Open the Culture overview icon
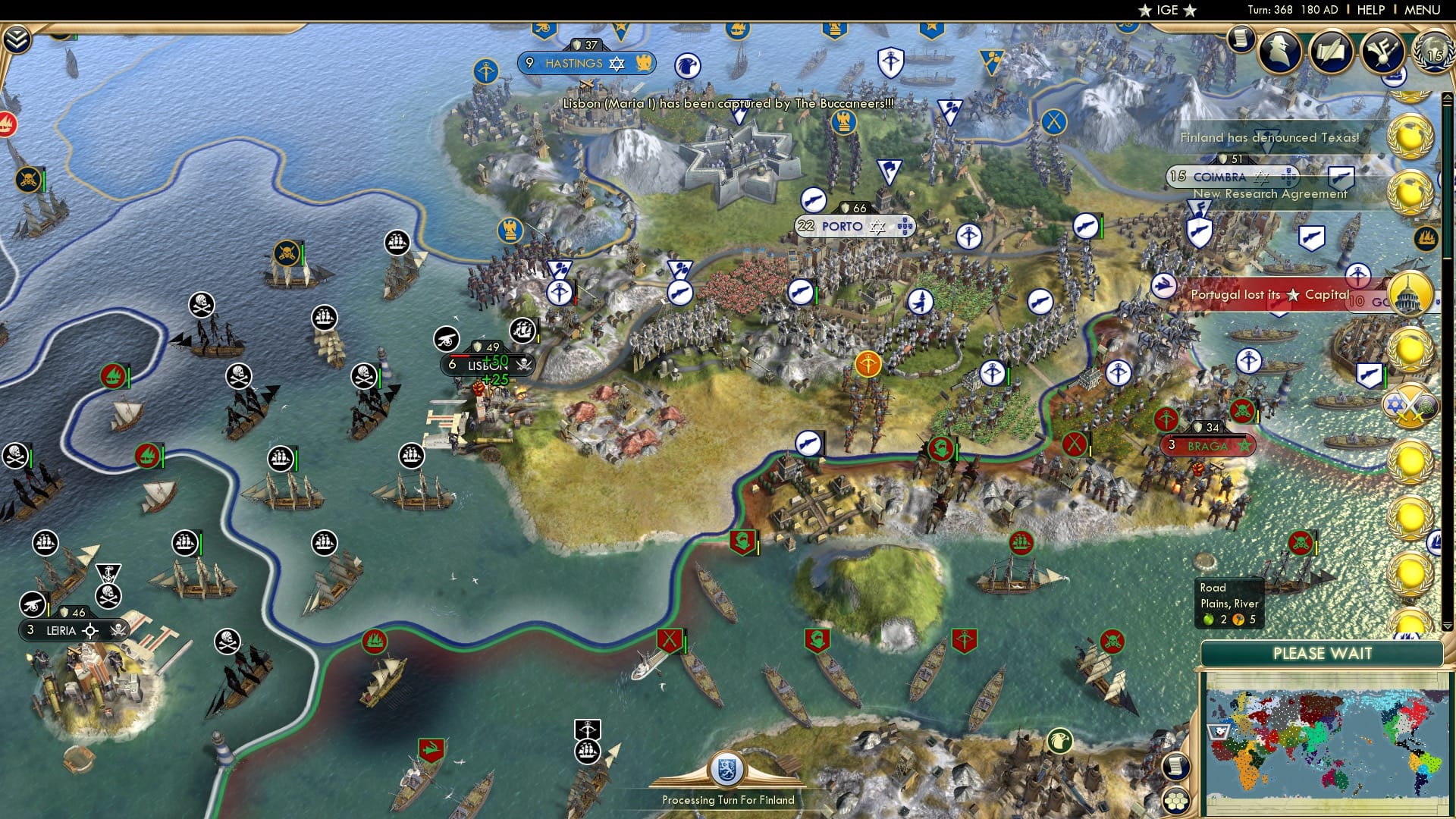The height and width of the screenshot is (819, 1456). click(x=1385, y=53)
